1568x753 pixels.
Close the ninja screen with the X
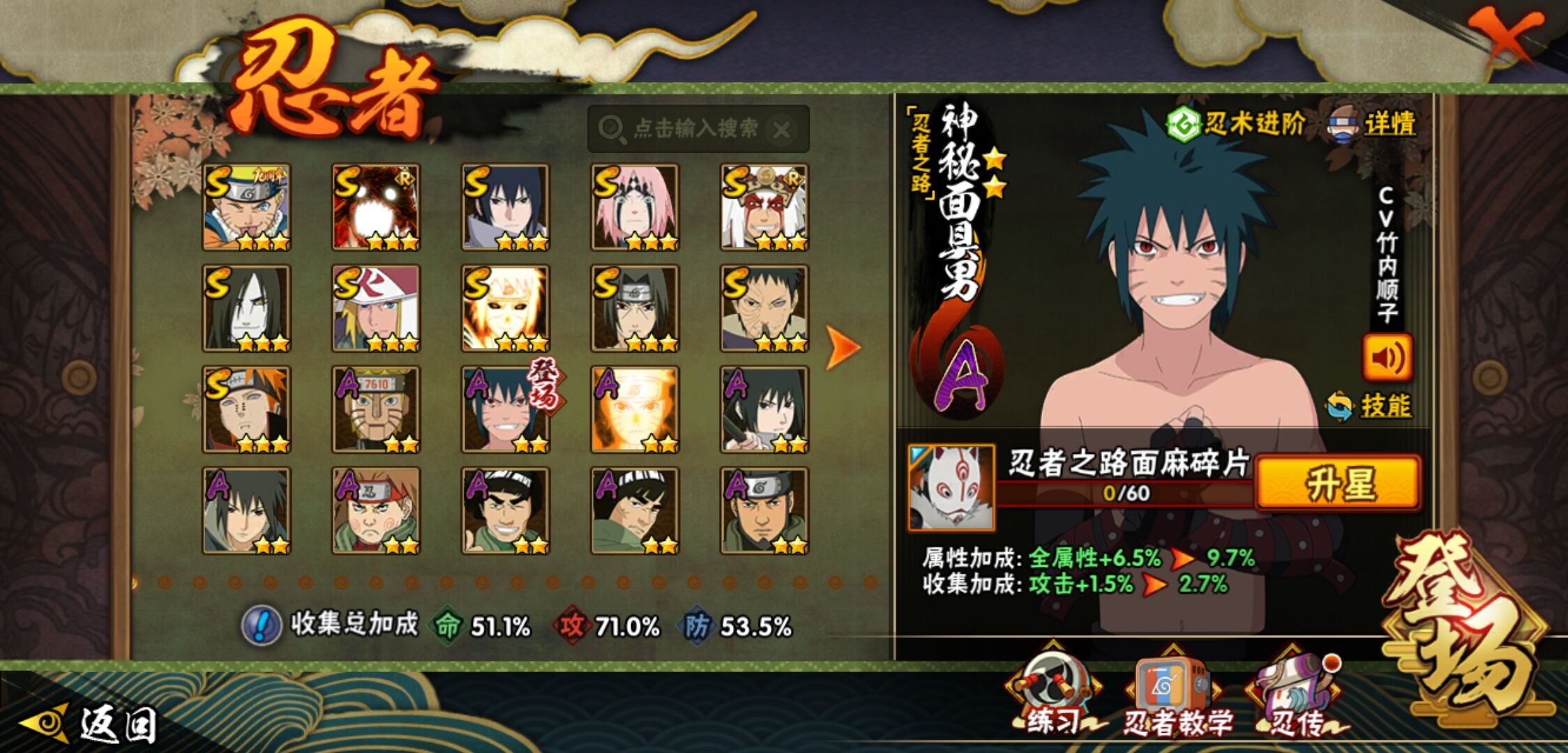[x=1507, y=36]
